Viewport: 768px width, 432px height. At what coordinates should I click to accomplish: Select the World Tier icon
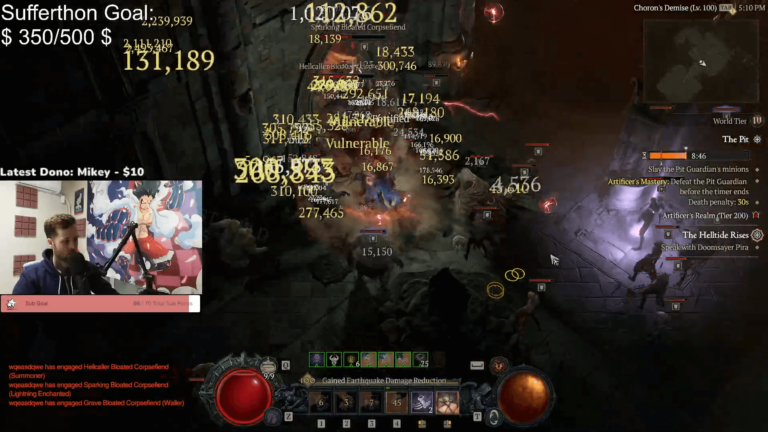(757, 120)
